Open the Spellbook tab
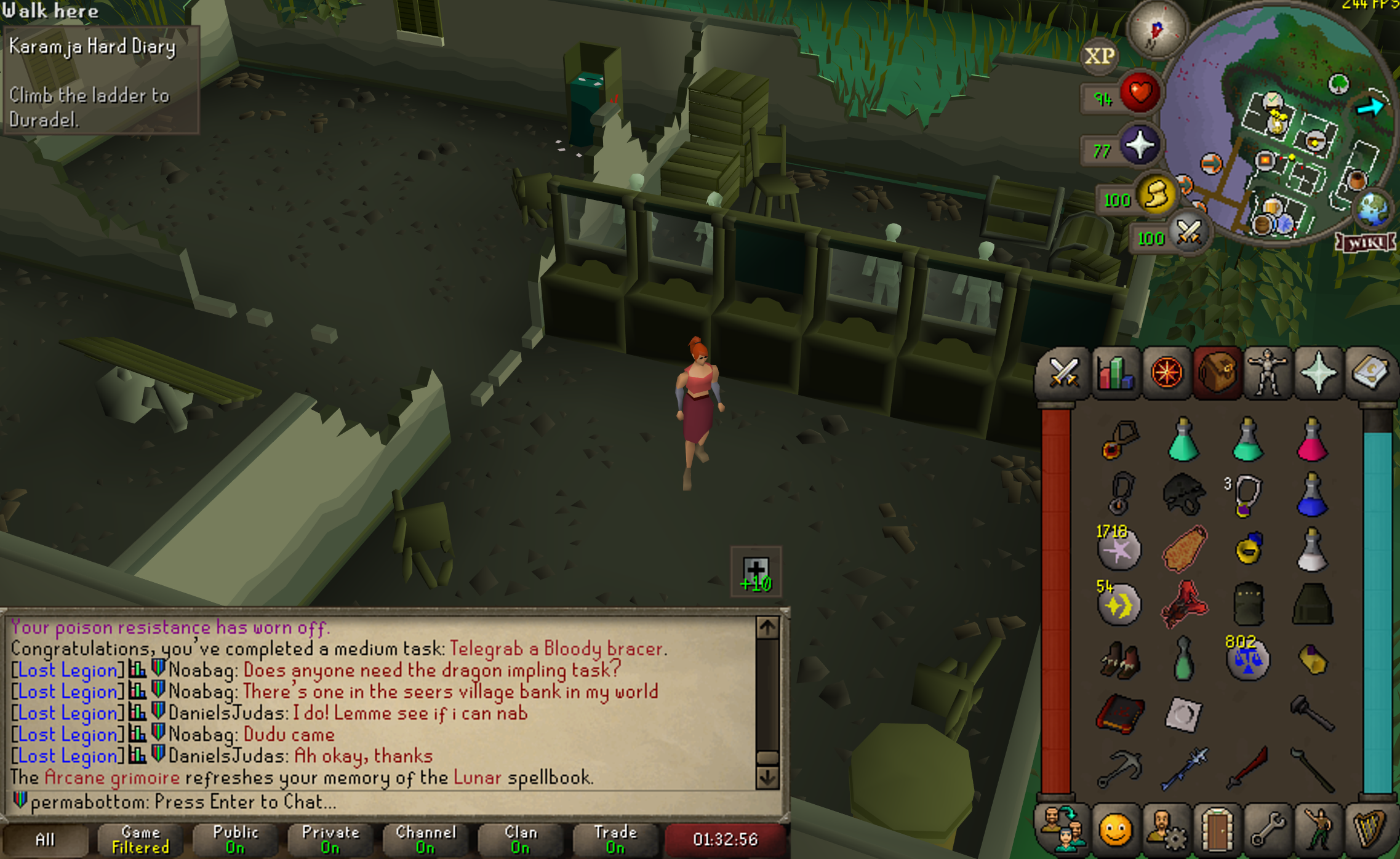This screenshot has height=859, width=1400. [x=1369, y=373]
